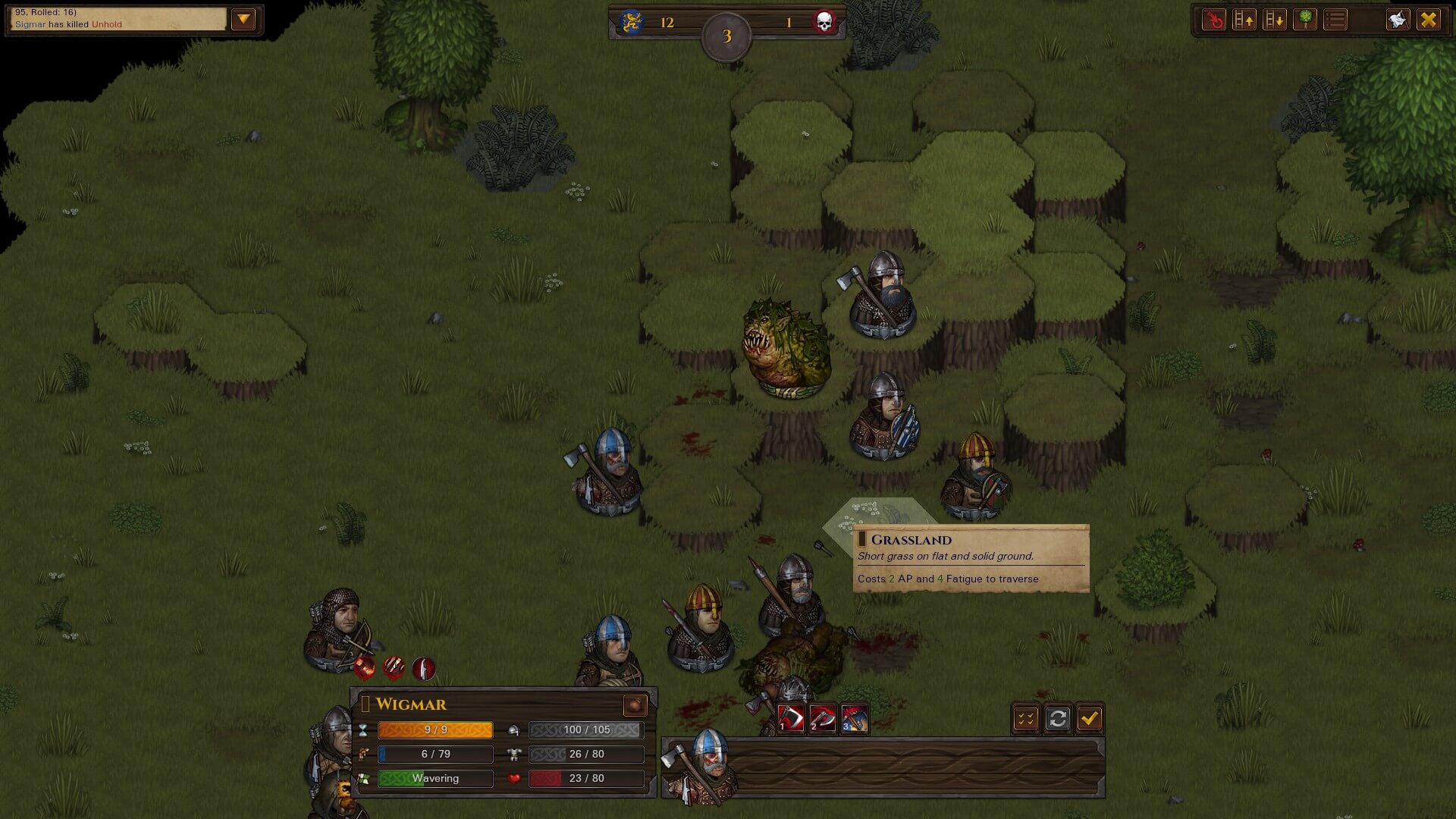This screenshot has width=1456, height=819.
Task: Click the yellow X button in the top bar
Action: tap(1429, 20)
